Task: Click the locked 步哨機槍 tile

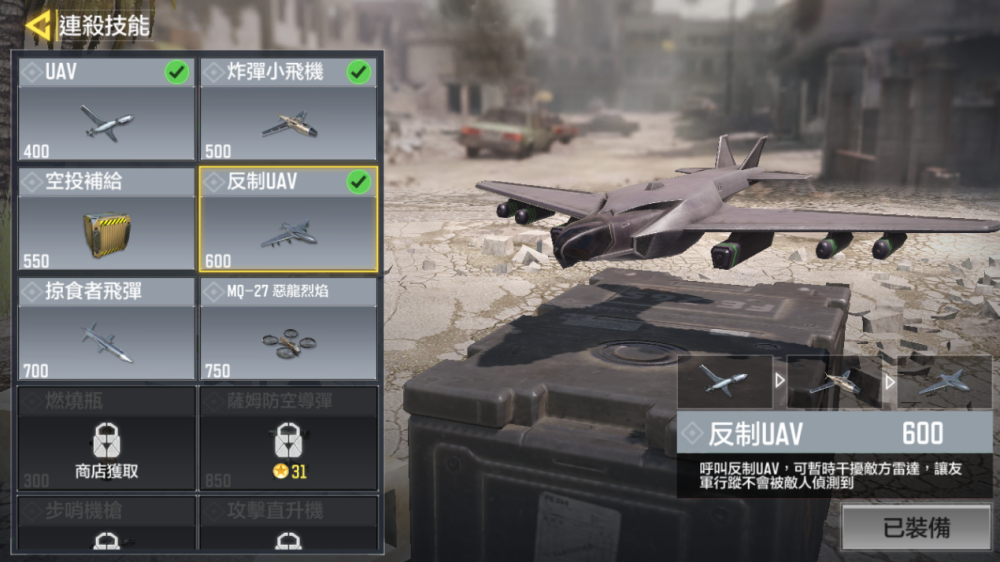Action: point(107,524)
